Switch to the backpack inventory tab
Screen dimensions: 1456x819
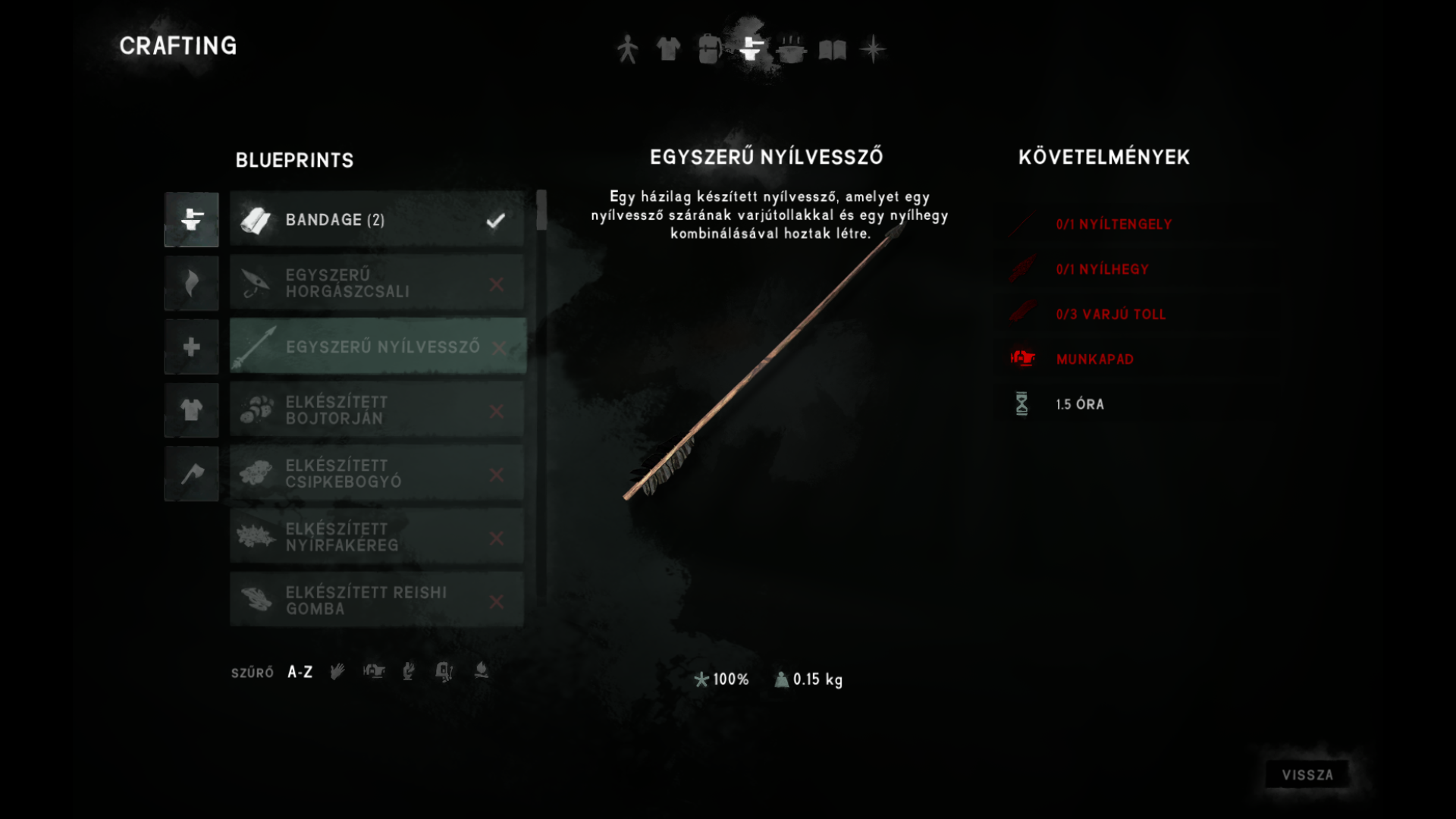point(709,49)
